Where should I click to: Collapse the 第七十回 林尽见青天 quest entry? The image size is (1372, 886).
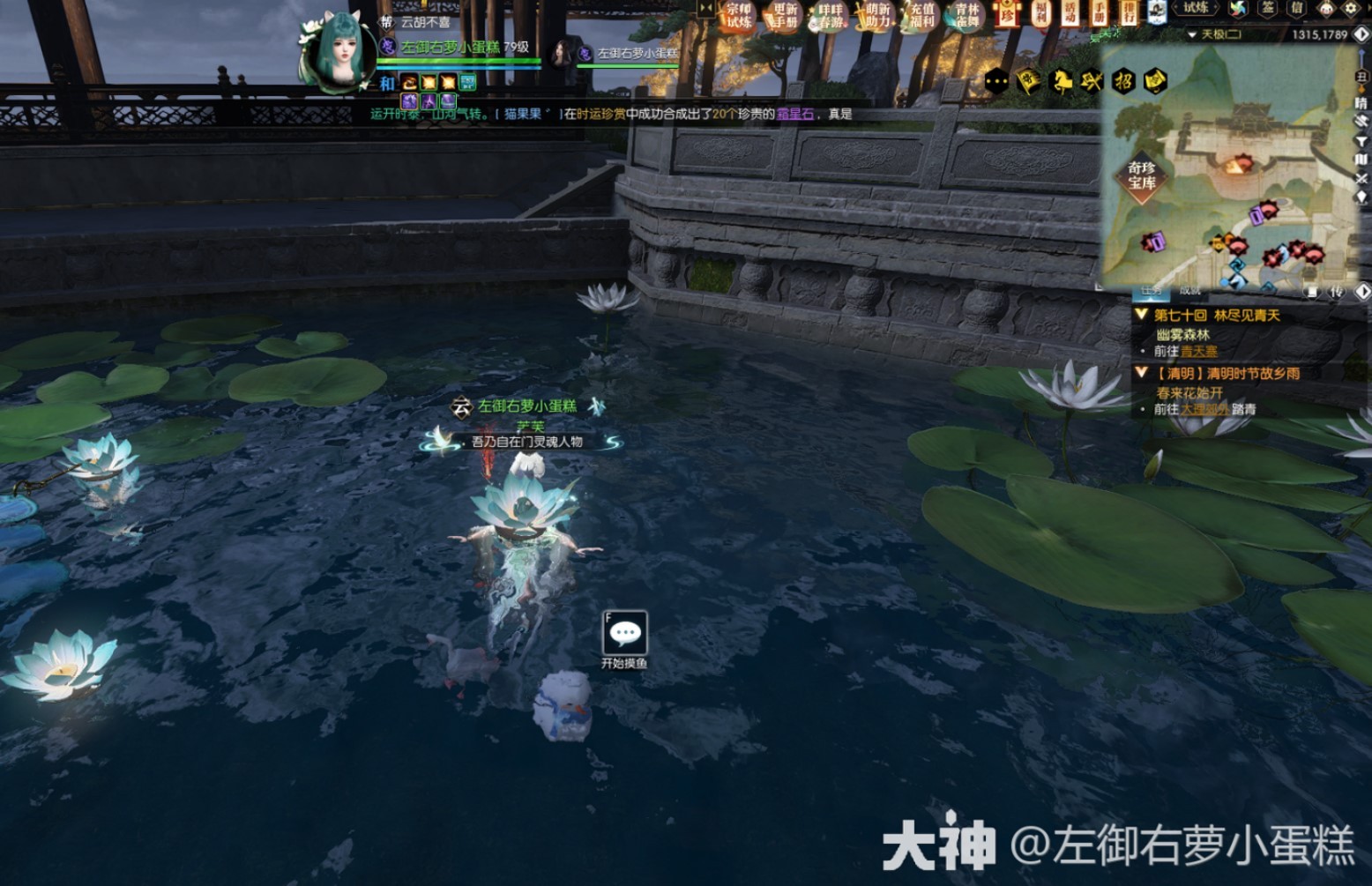tap(1142, 315)
